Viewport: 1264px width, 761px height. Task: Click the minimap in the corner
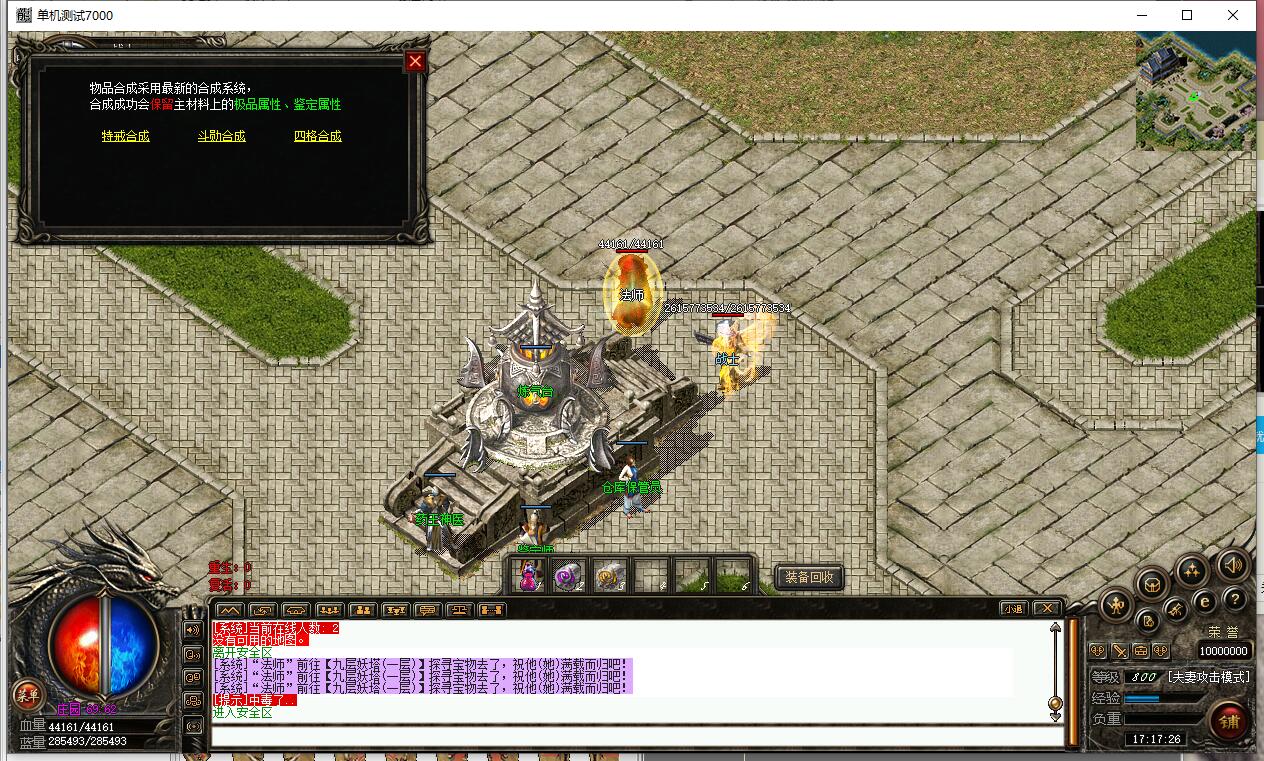1195,92
